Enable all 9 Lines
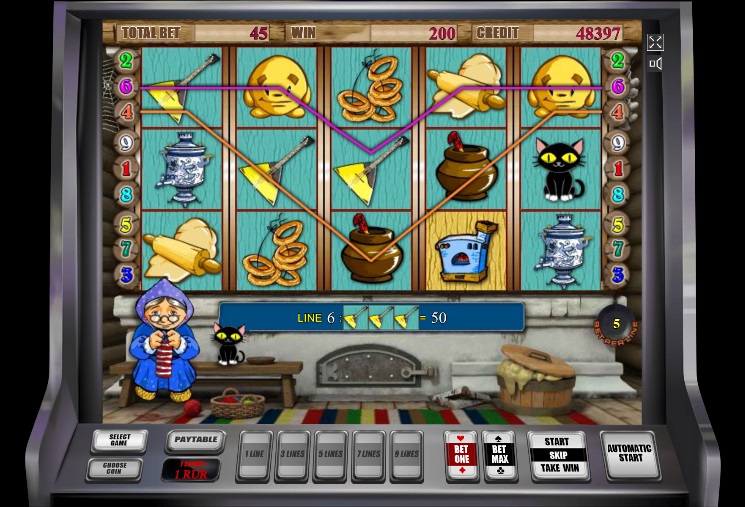This screenshot has width=745, height=507. (406, 455)
